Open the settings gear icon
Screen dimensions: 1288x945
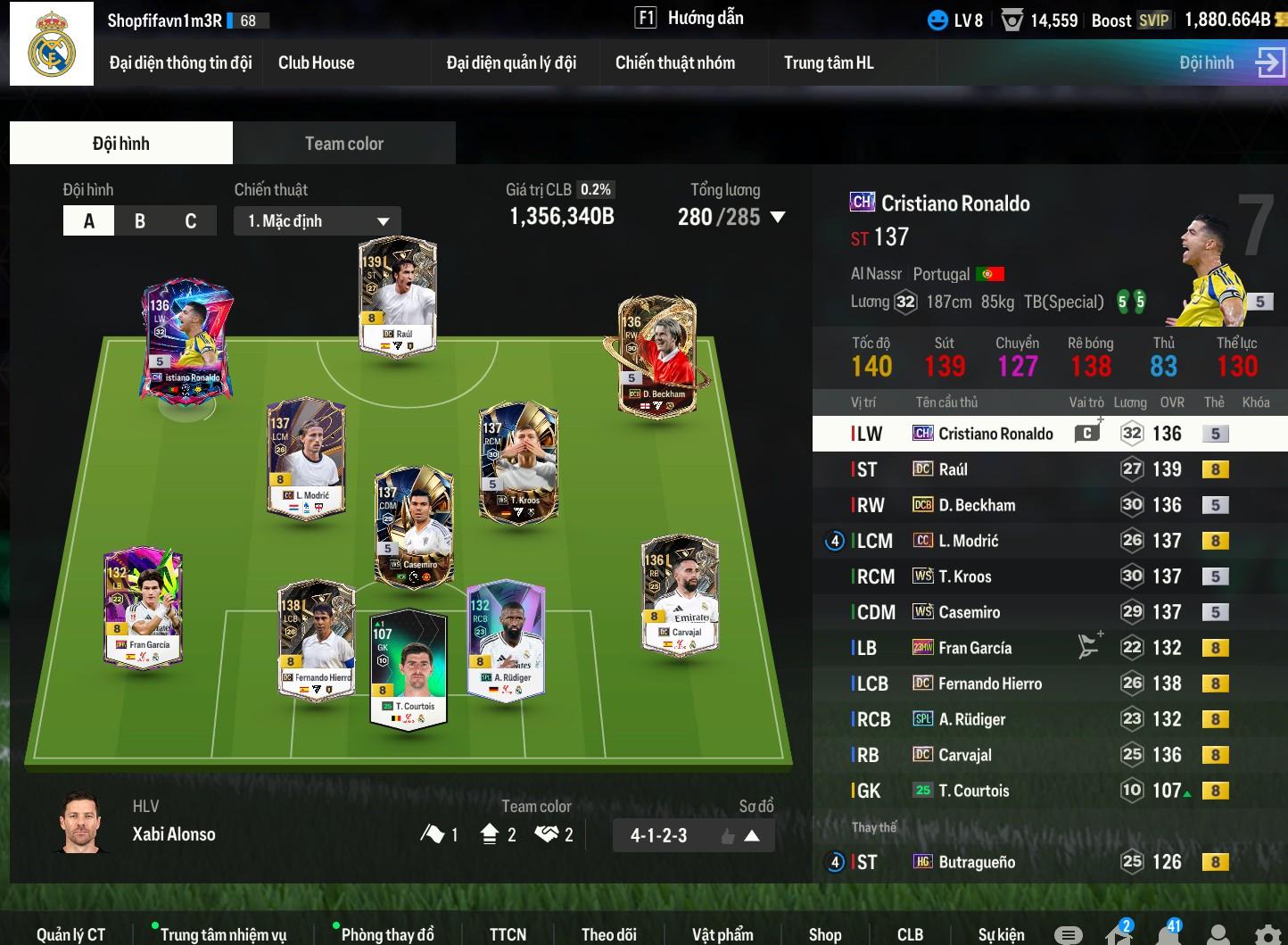(x=1267, y=933)
